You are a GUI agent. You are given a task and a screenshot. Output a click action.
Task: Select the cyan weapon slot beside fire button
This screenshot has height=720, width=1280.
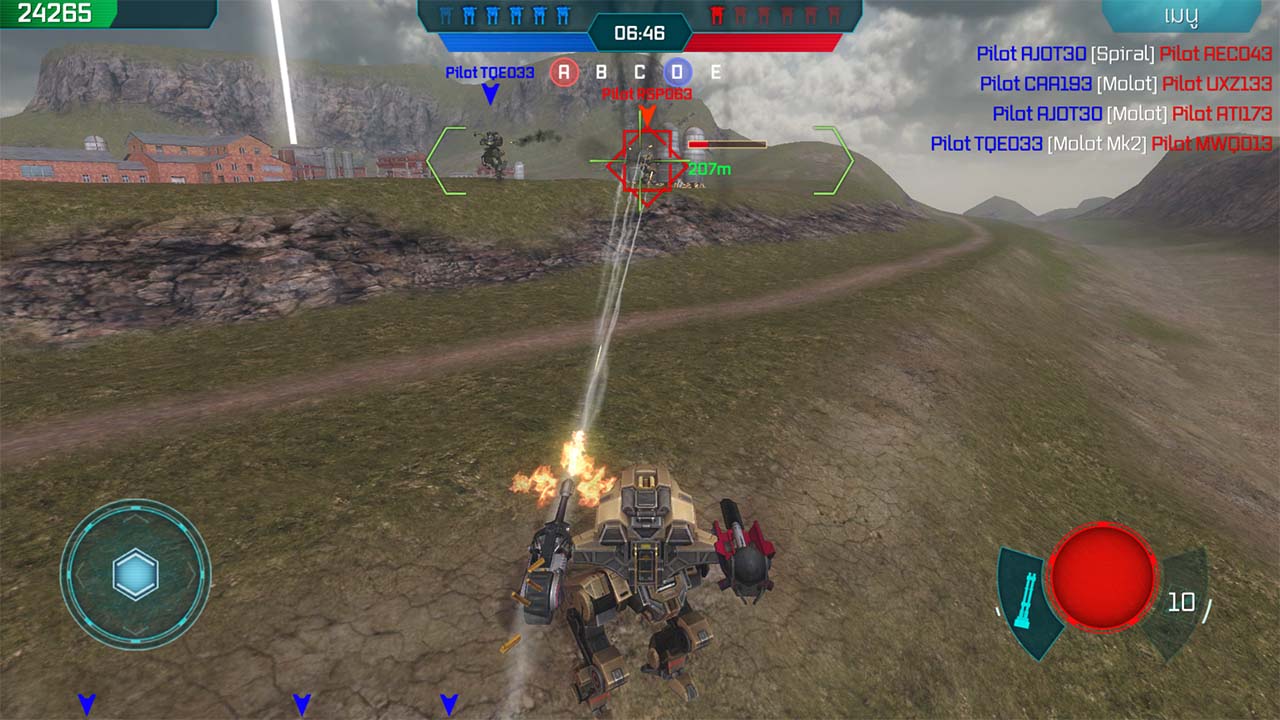tap(1025, 601)
